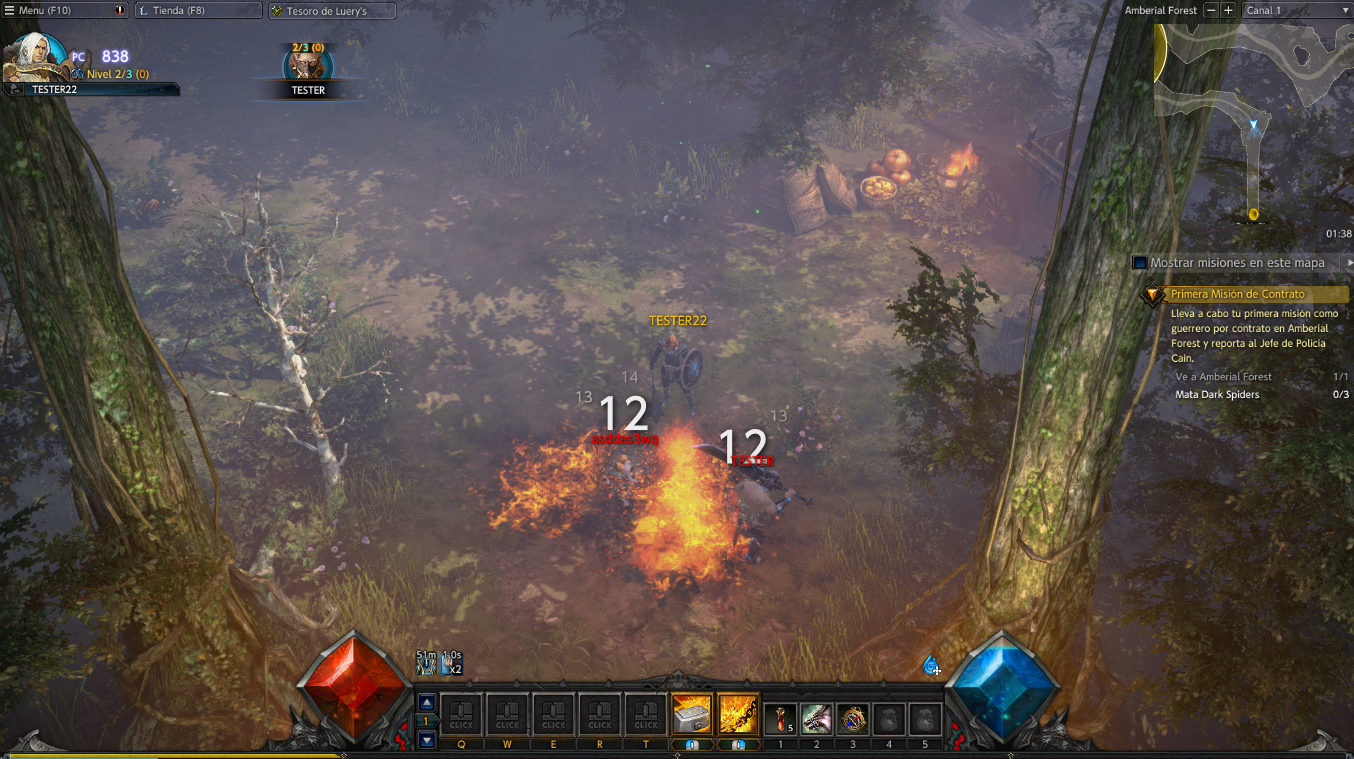Activate the hammer and anvil skill
Image resolution: width=1354 pixels, height=759 pixels.
pos(692,714)
